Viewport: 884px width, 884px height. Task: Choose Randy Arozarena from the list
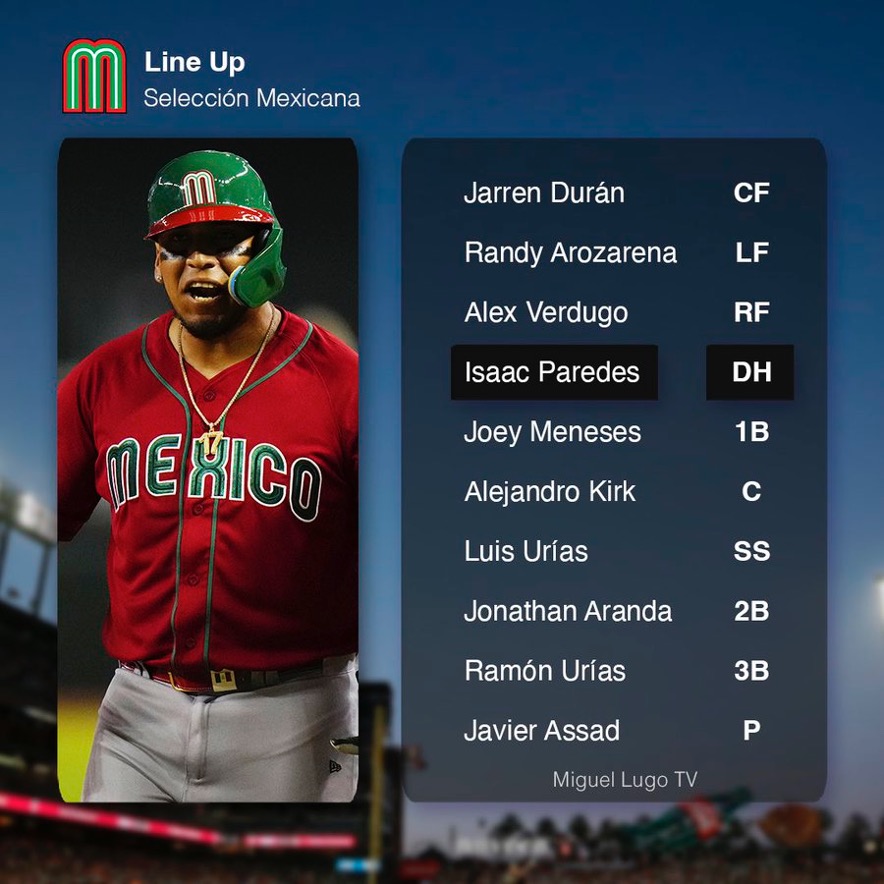point(570,253)
